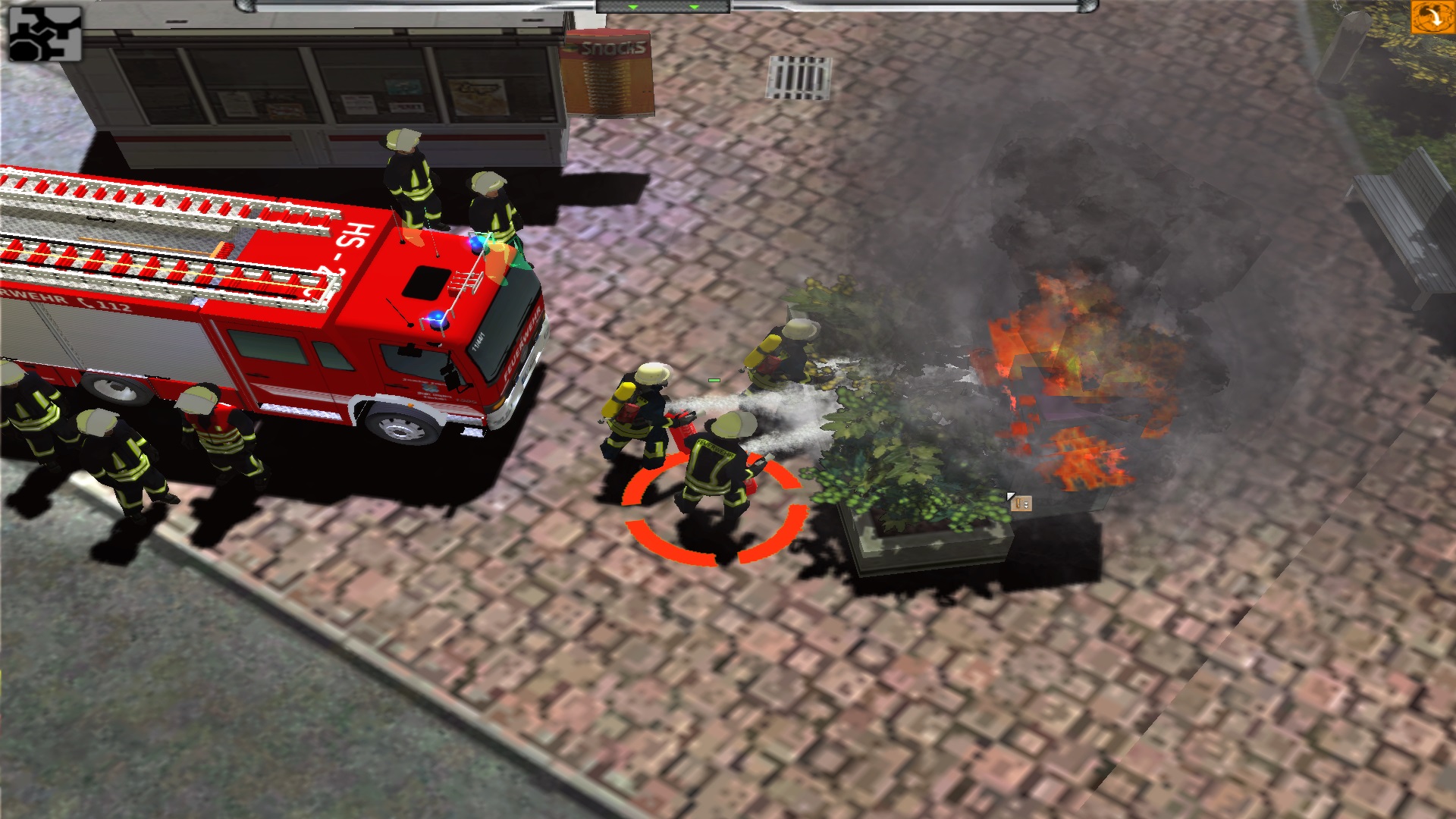
Task: Open the right green dropdown arrow on the top bar
Action: coord(694,8)
